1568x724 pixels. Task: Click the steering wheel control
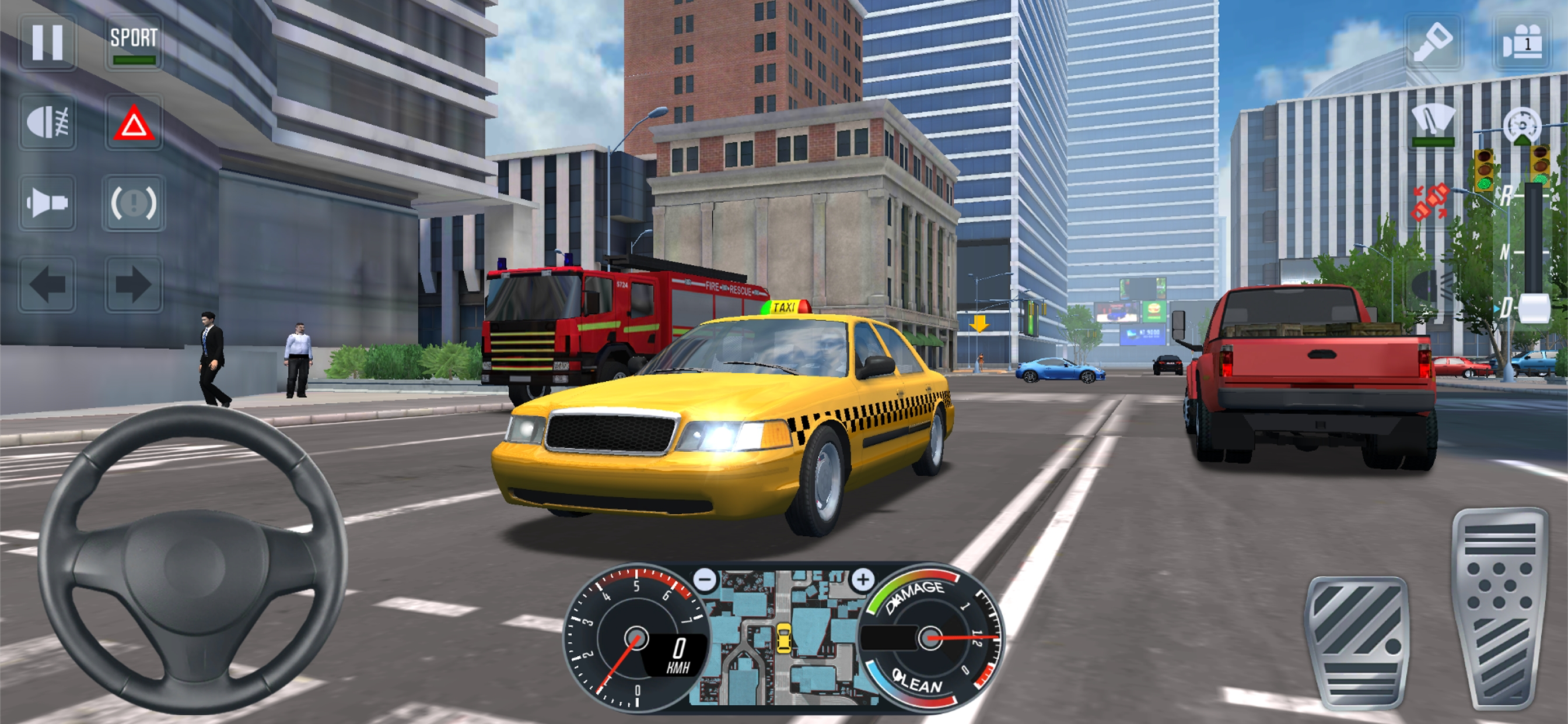(192, 558)
